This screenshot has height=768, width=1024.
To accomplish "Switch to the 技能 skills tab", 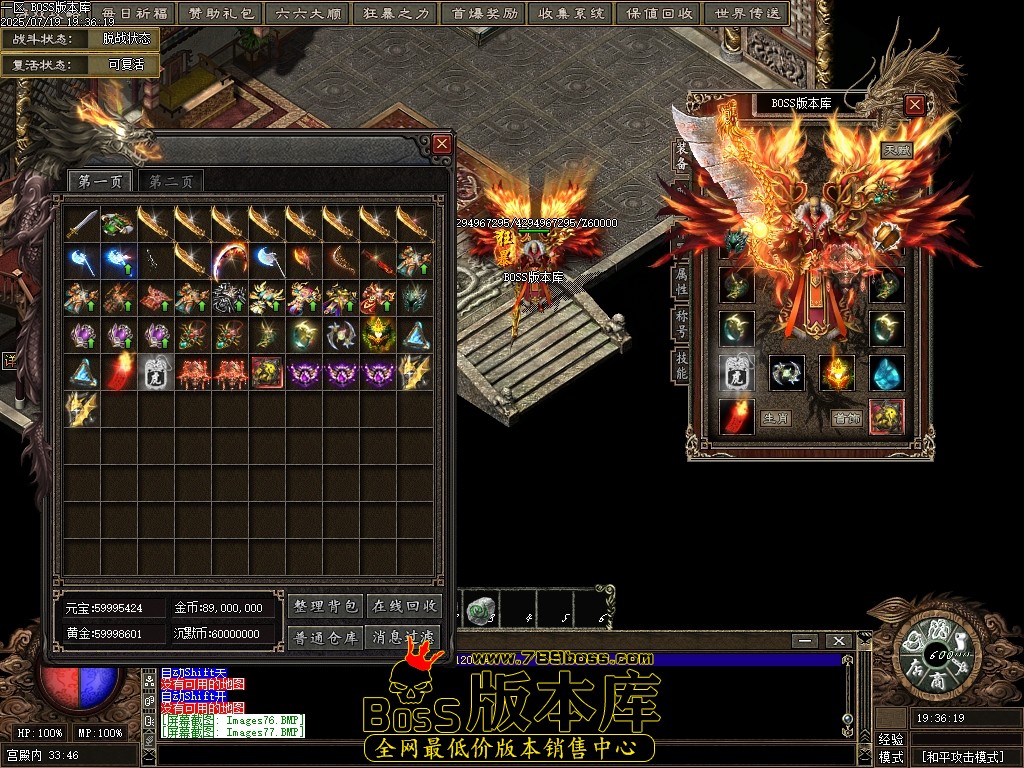I will pos(681,364).
